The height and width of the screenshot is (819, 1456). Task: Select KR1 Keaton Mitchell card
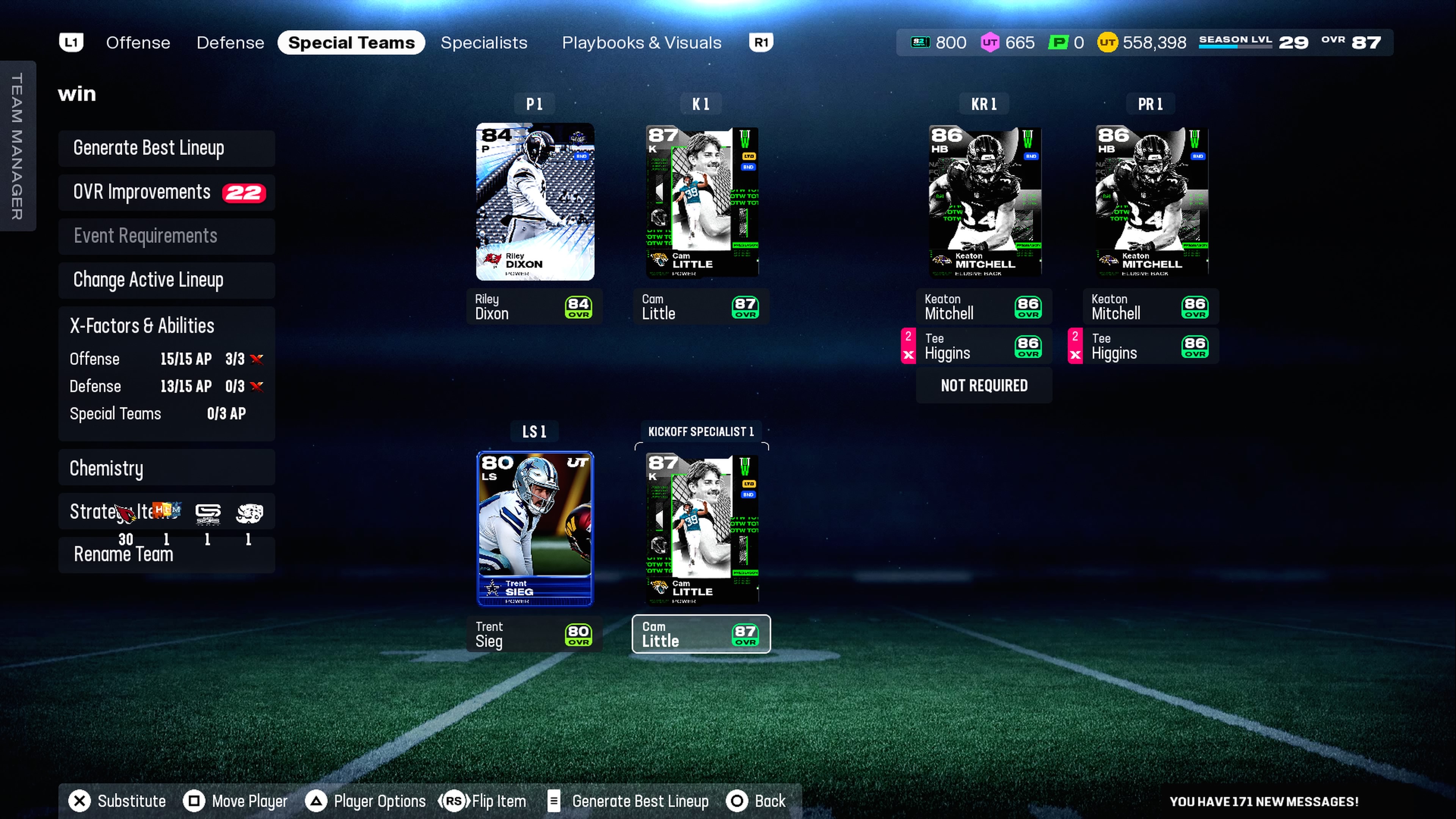click(984, 202)
